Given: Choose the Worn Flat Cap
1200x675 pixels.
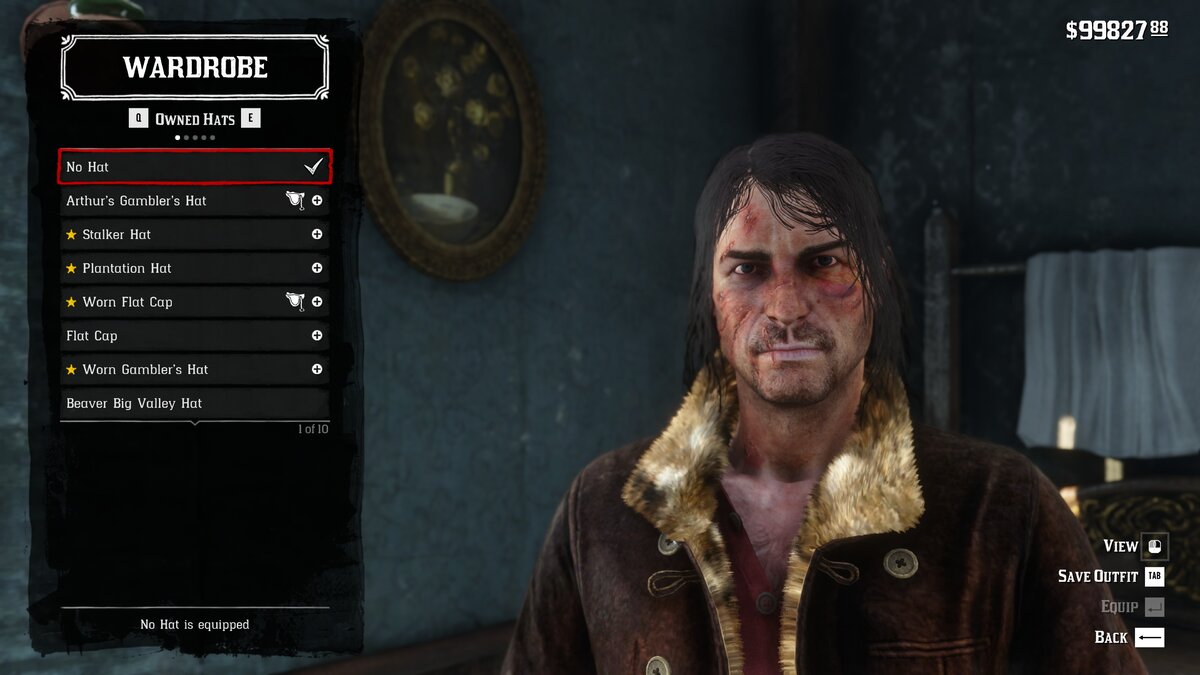Looking at the screenshot, I should 170,302.
